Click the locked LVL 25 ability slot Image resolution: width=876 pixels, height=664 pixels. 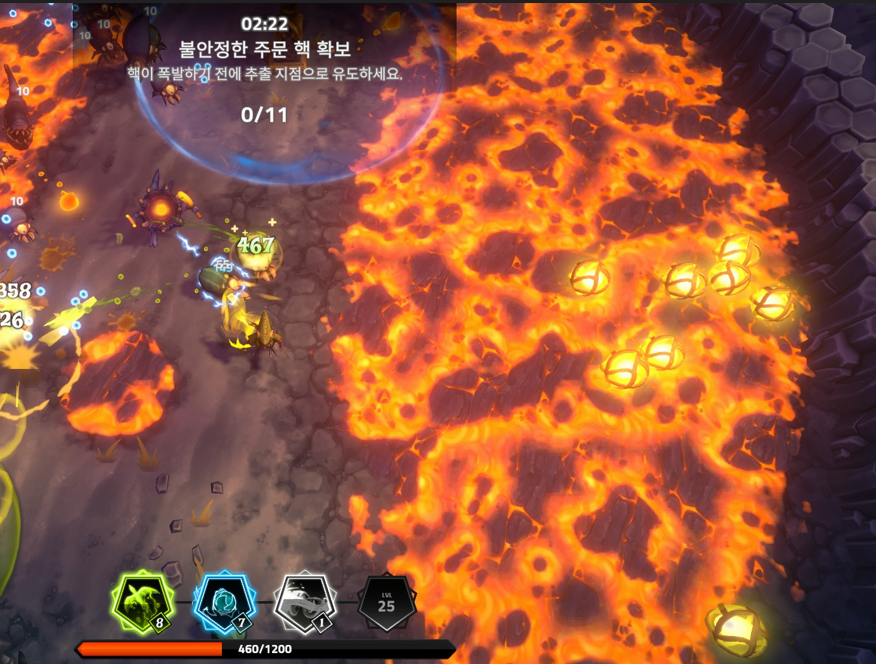[x=386, y=603]
